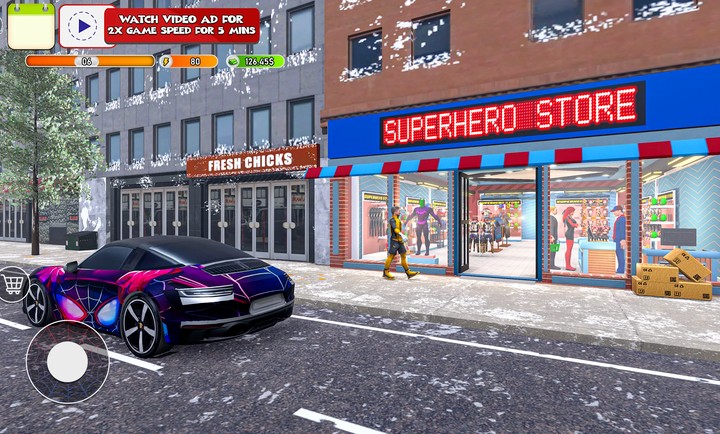Tap the virtual joystick knob
The width and height of the screenshot is (720, 434).
[67, 362]
